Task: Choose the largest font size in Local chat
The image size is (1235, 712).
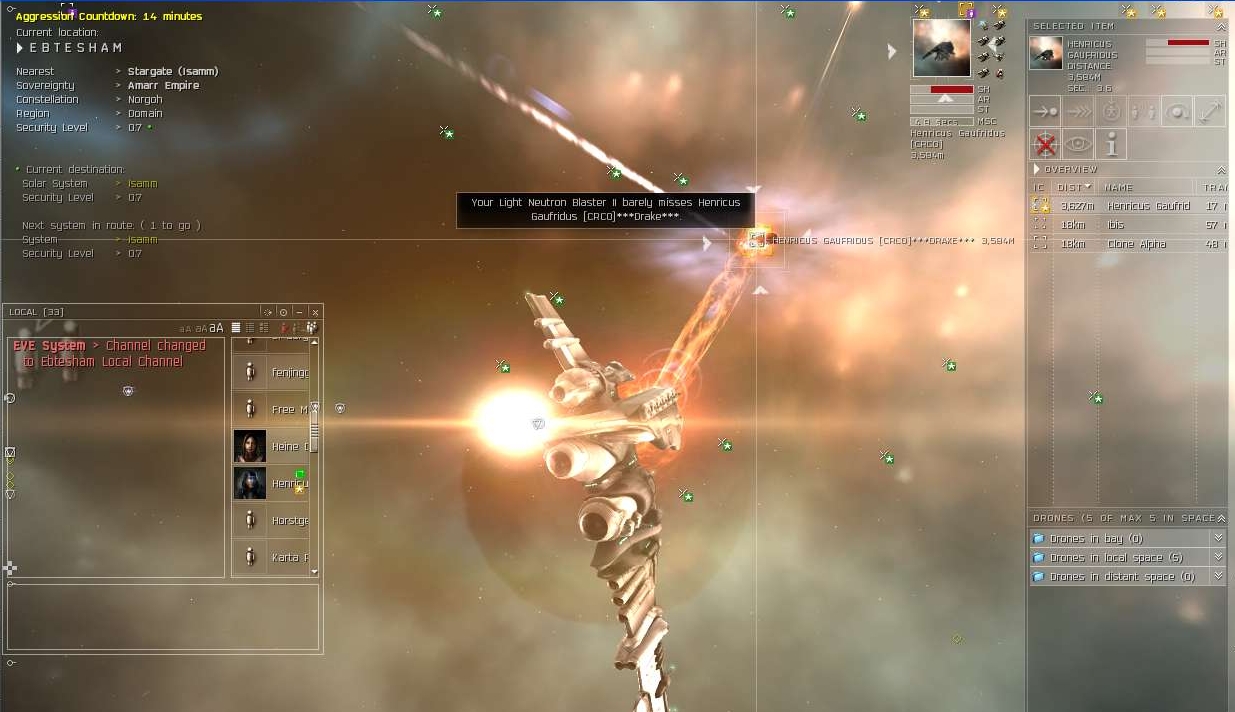Action: point(216,327)
